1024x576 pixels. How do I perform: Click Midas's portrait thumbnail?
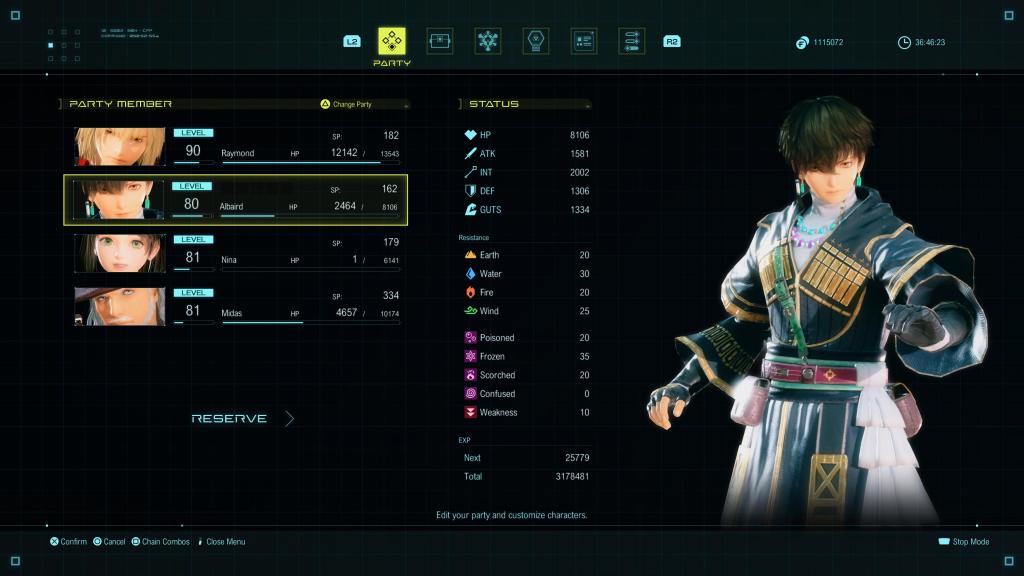point(120,306)
